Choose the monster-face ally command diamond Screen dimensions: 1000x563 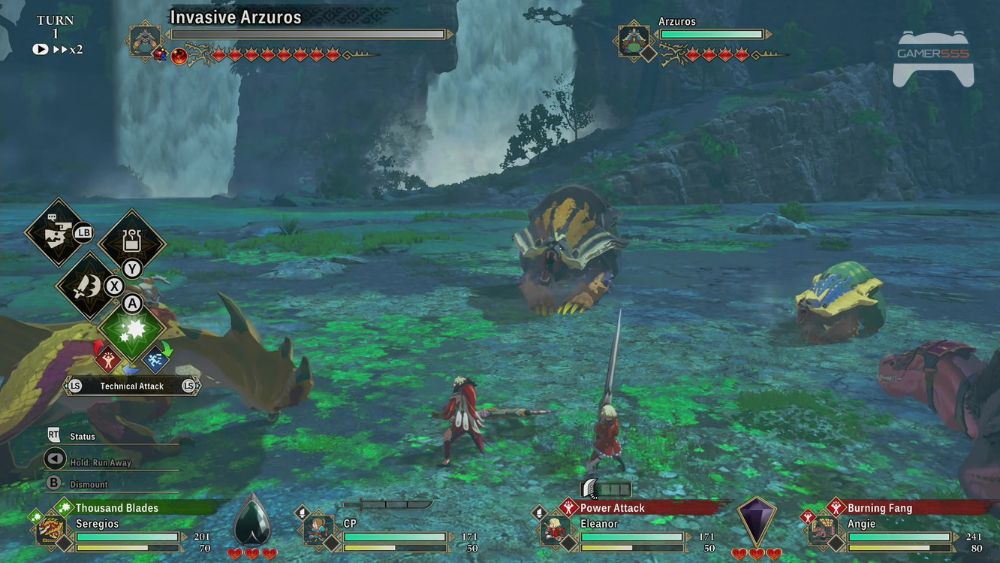tap(53, 232)
